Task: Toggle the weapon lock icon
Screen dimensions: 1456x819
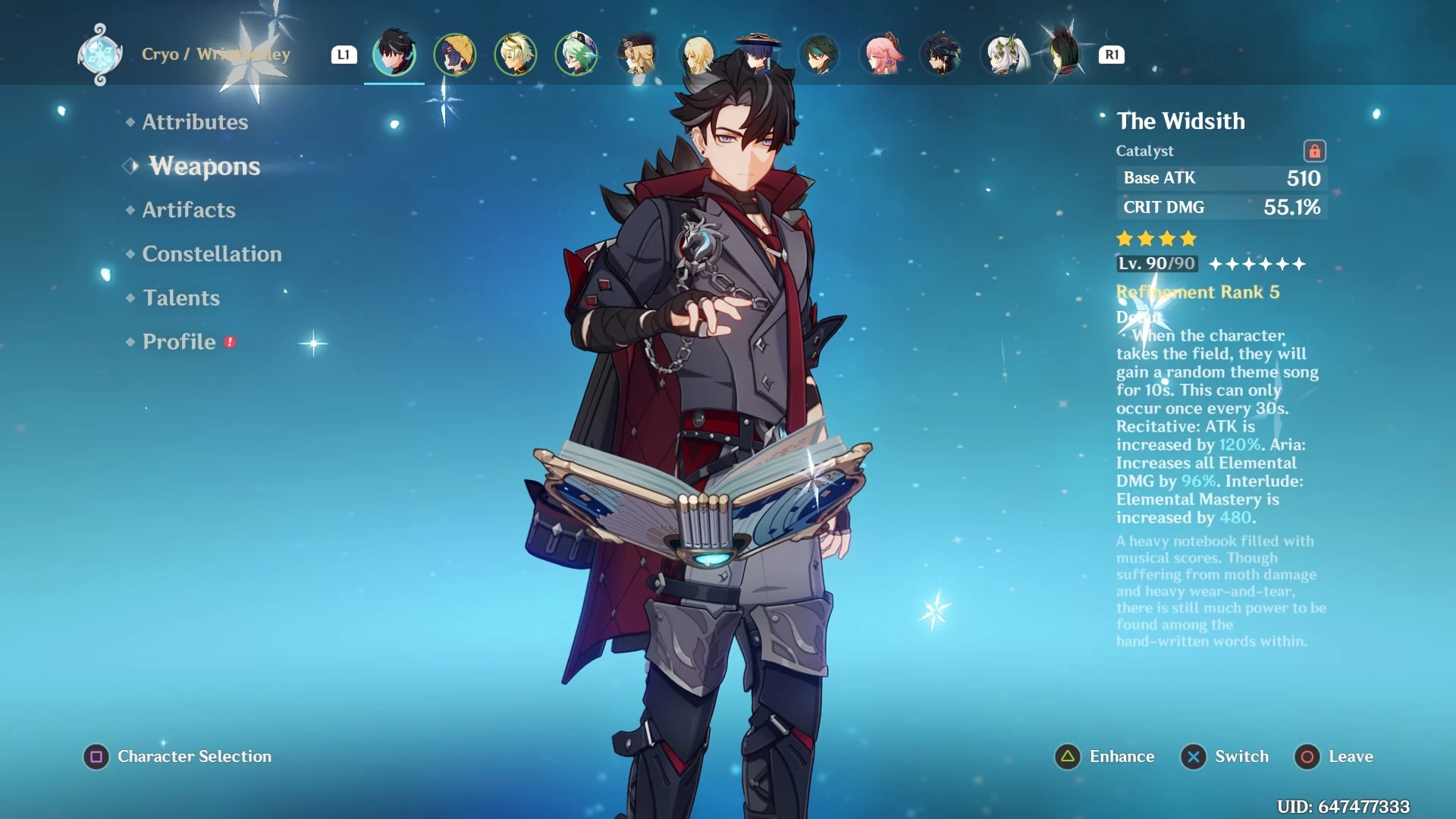Action: point(1314,151)
